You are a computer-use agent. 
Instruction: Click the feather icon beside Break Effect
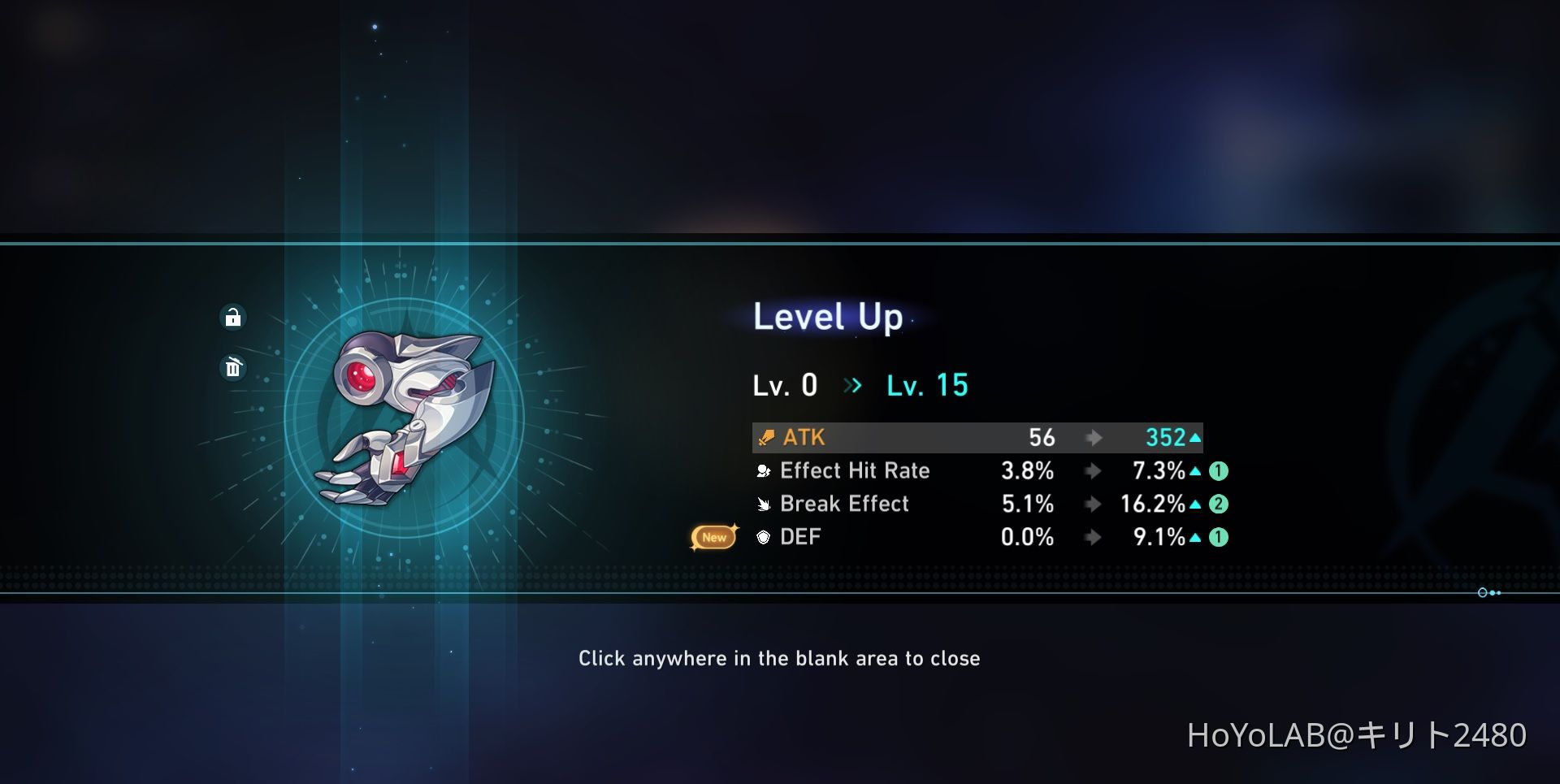762,504
